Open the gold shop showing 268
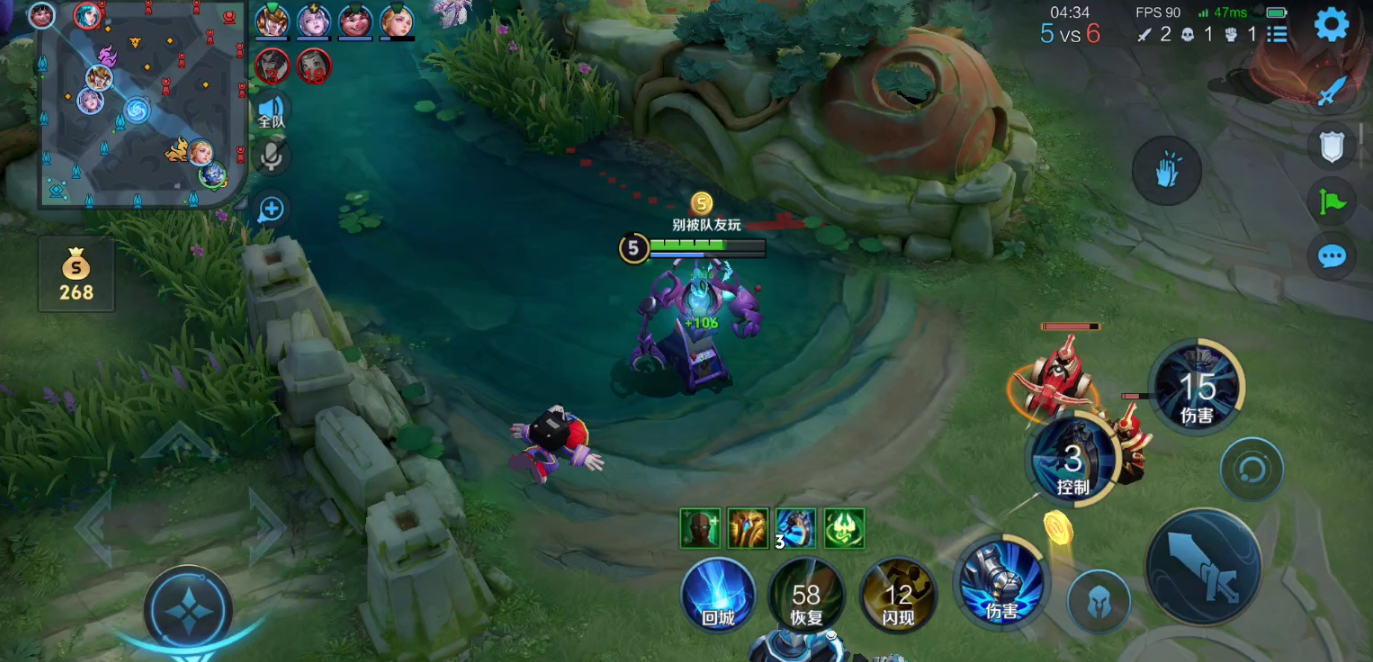 pos(76,275)
